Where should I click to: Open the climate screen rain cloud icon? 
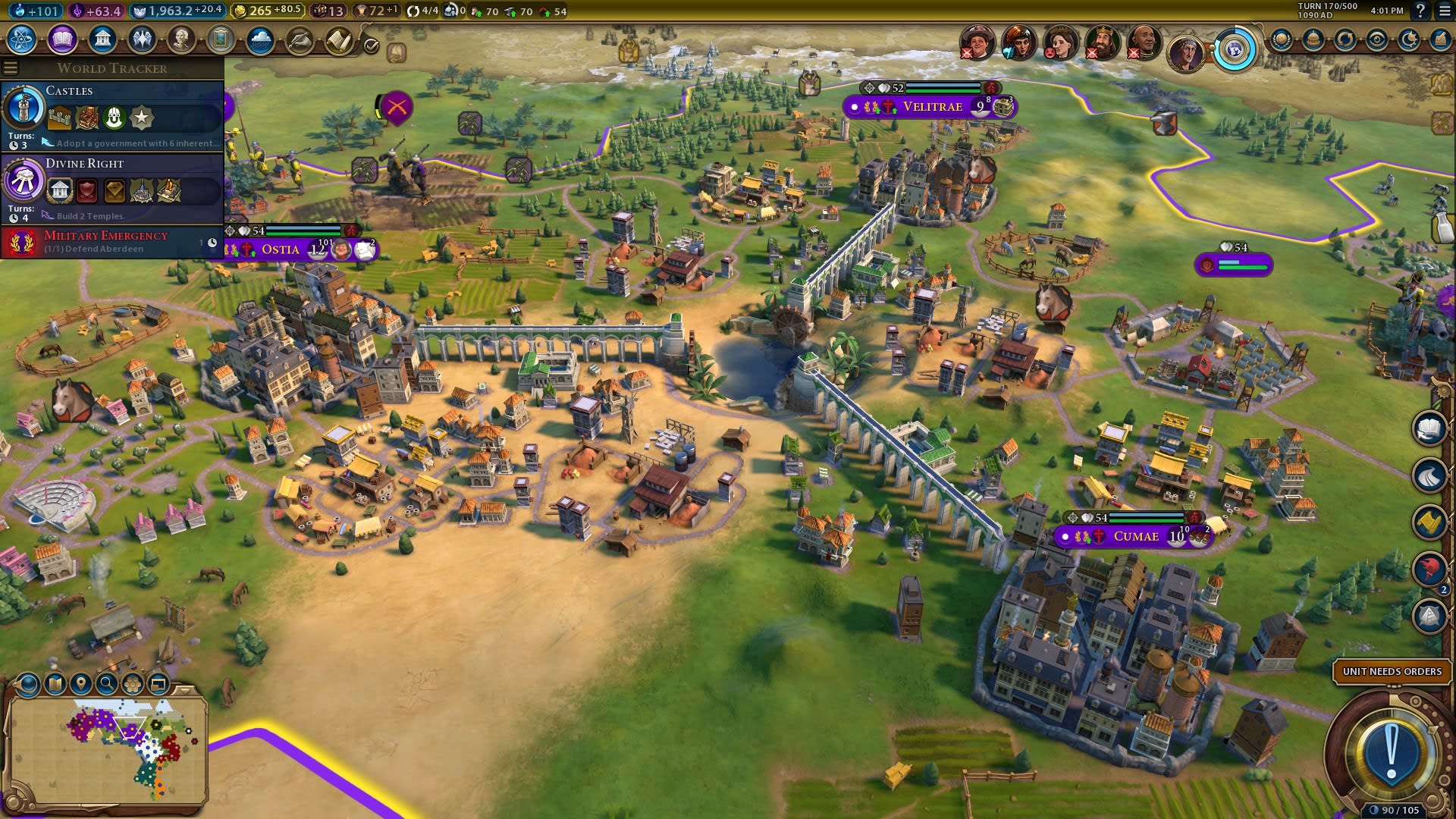click(260, 39)
